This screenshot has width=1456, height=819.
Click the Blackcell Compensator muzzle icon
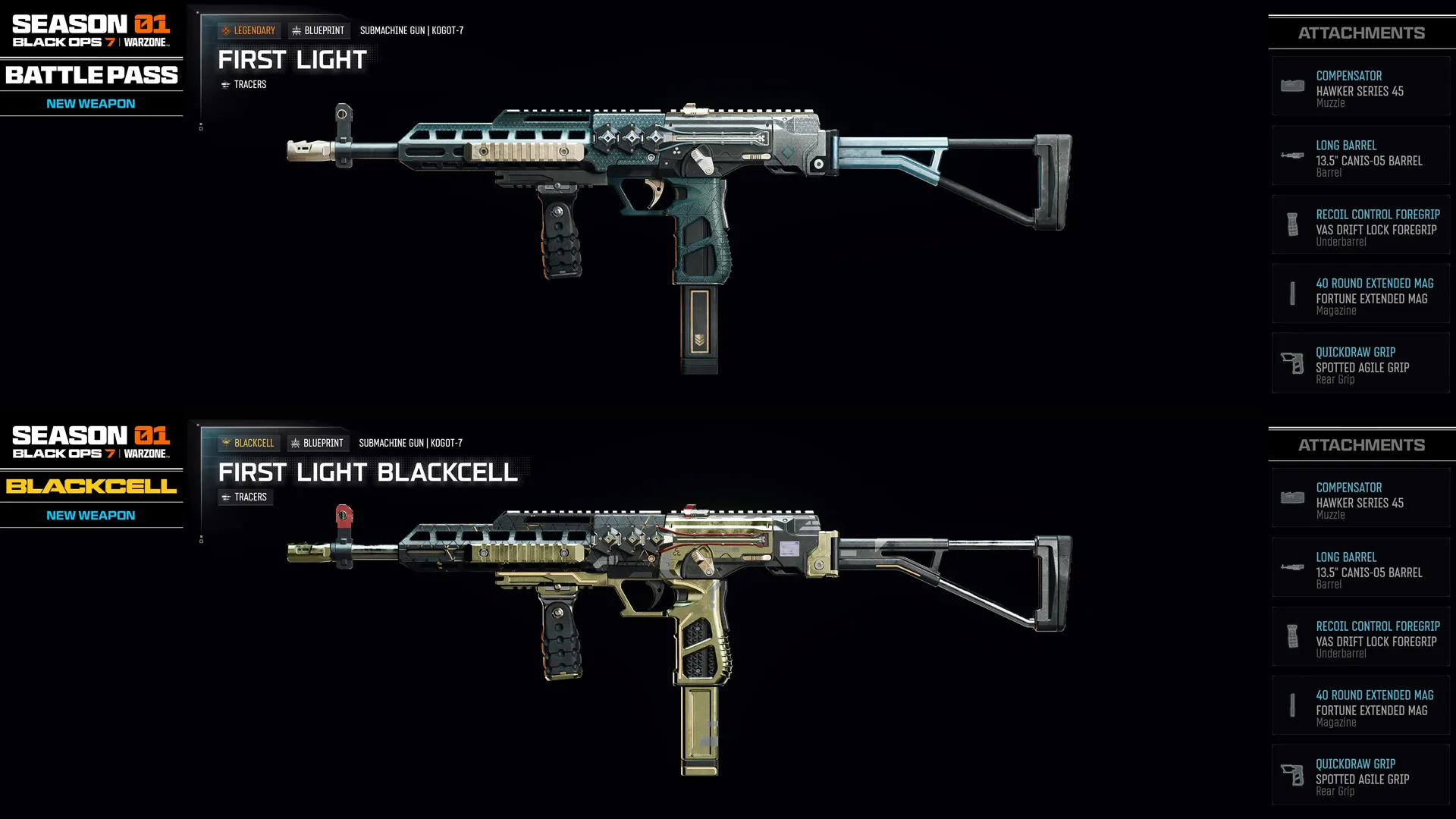1291,497
